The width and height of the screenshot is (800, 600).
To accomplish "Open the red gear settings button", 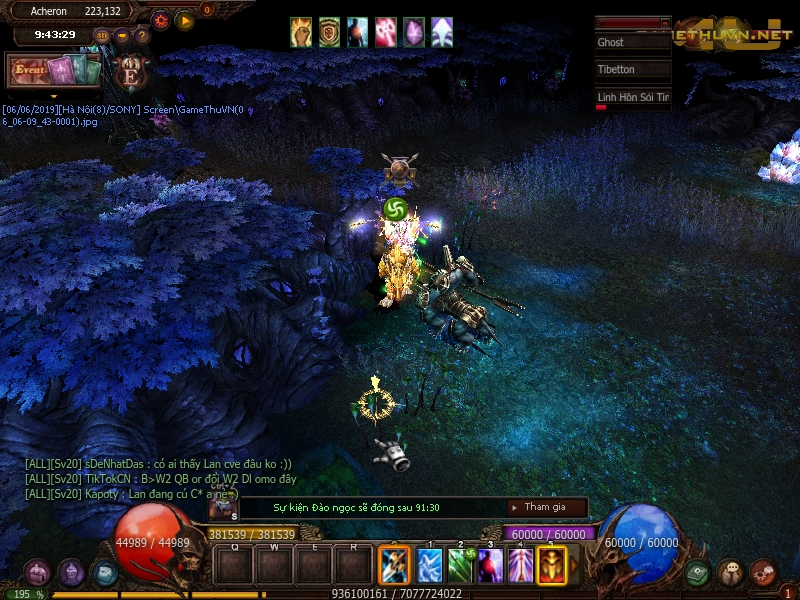I will [x=160, y=20].
